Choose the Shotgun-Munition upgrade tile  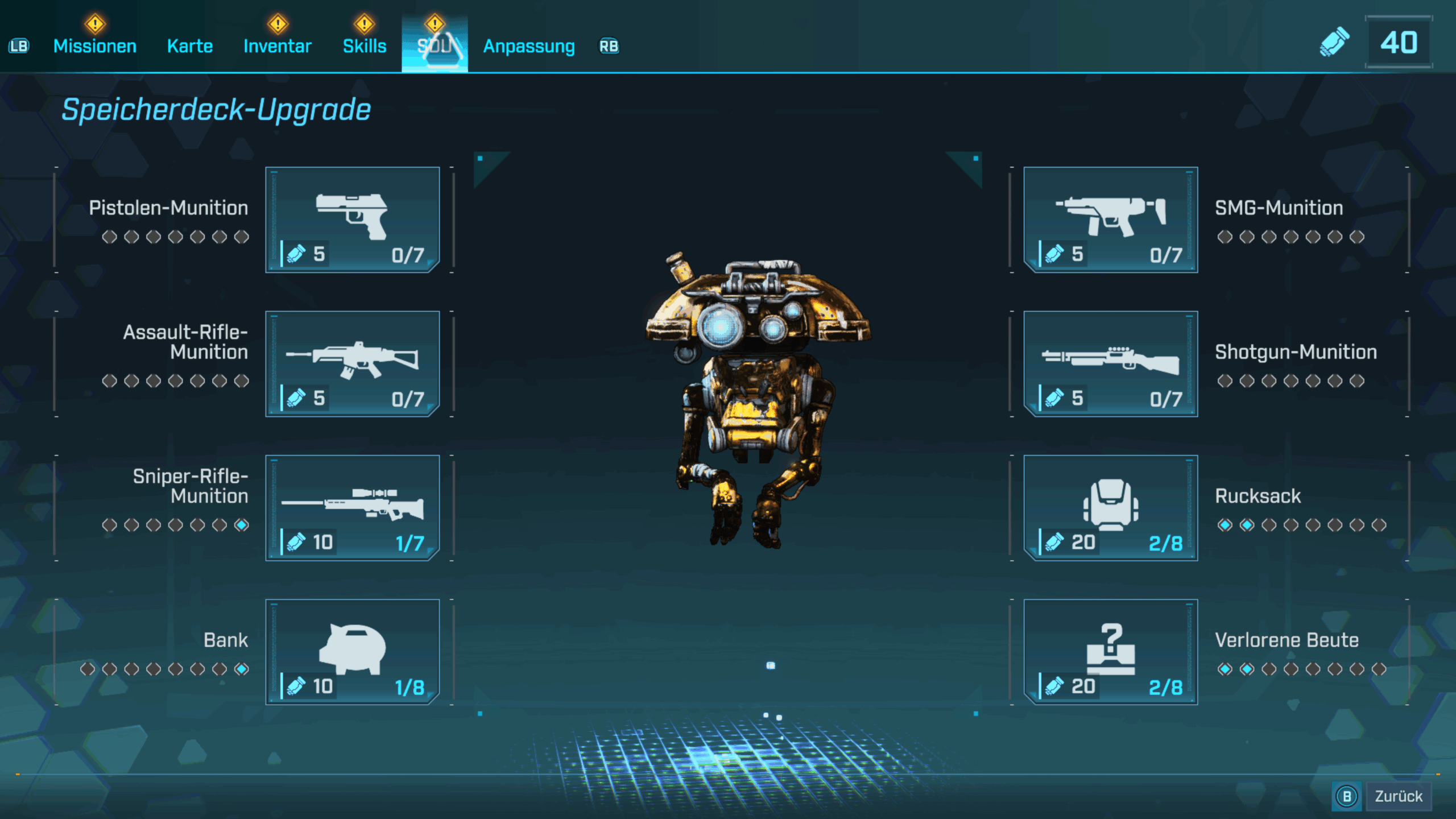[x=1110, y=363]
